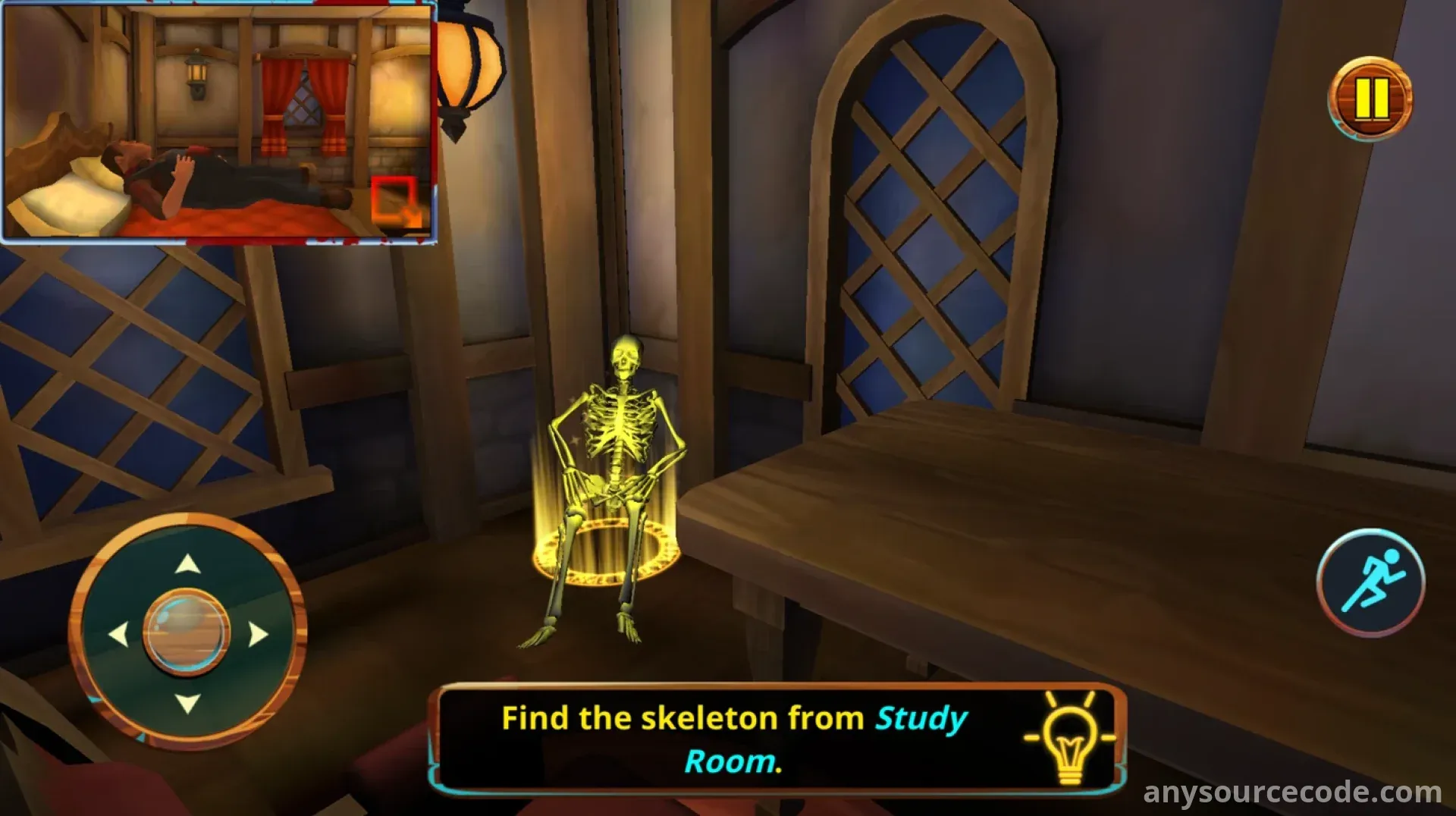Tap the lightbulb hint icon
1456x816 pixels.
point(1069,737)
